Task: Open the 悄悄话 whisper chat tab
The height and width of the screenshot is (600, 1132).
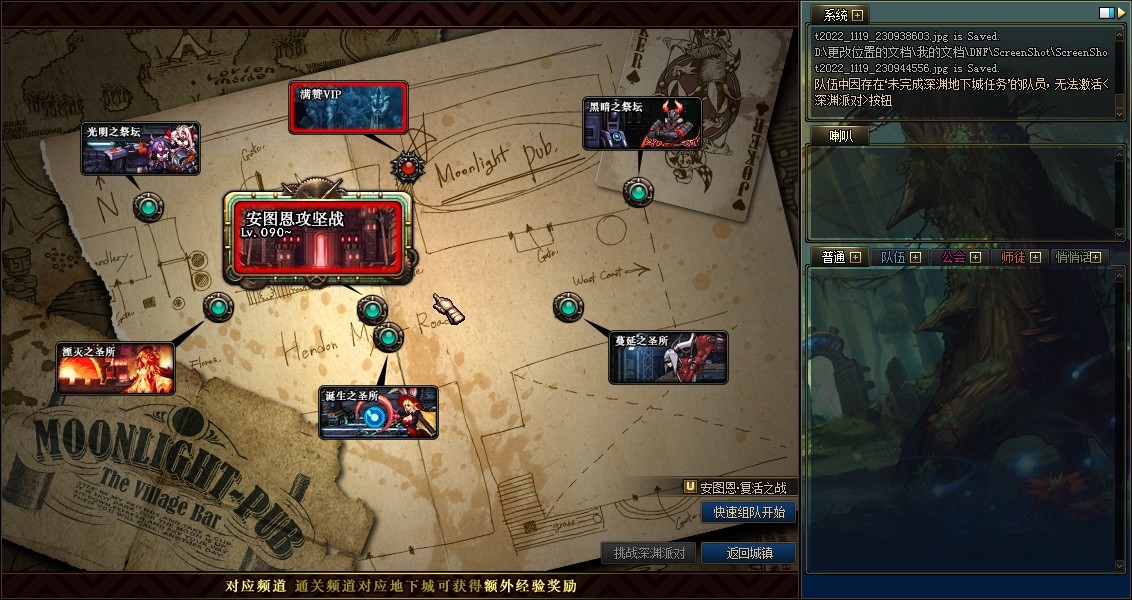Action: pyautogui.click(x=1074, y=257)
